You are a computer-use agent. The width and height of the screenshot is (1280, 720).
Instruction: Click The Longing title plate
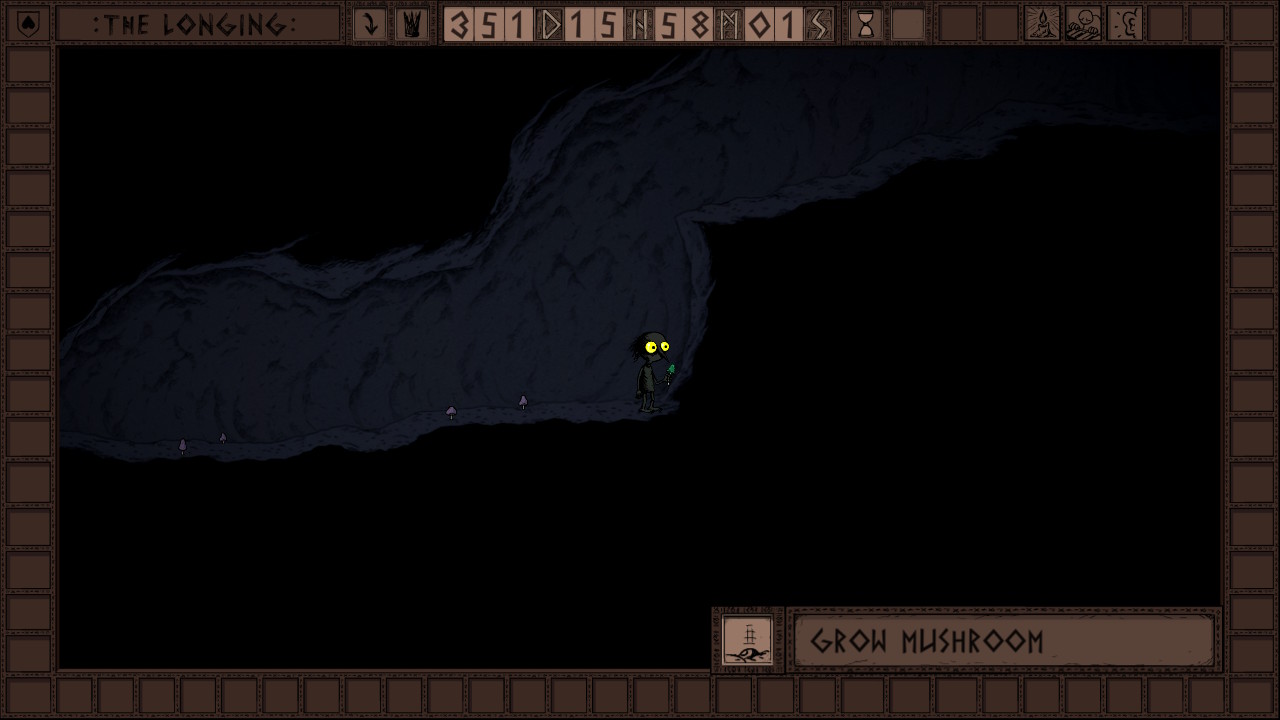click(x=197, y=24)
